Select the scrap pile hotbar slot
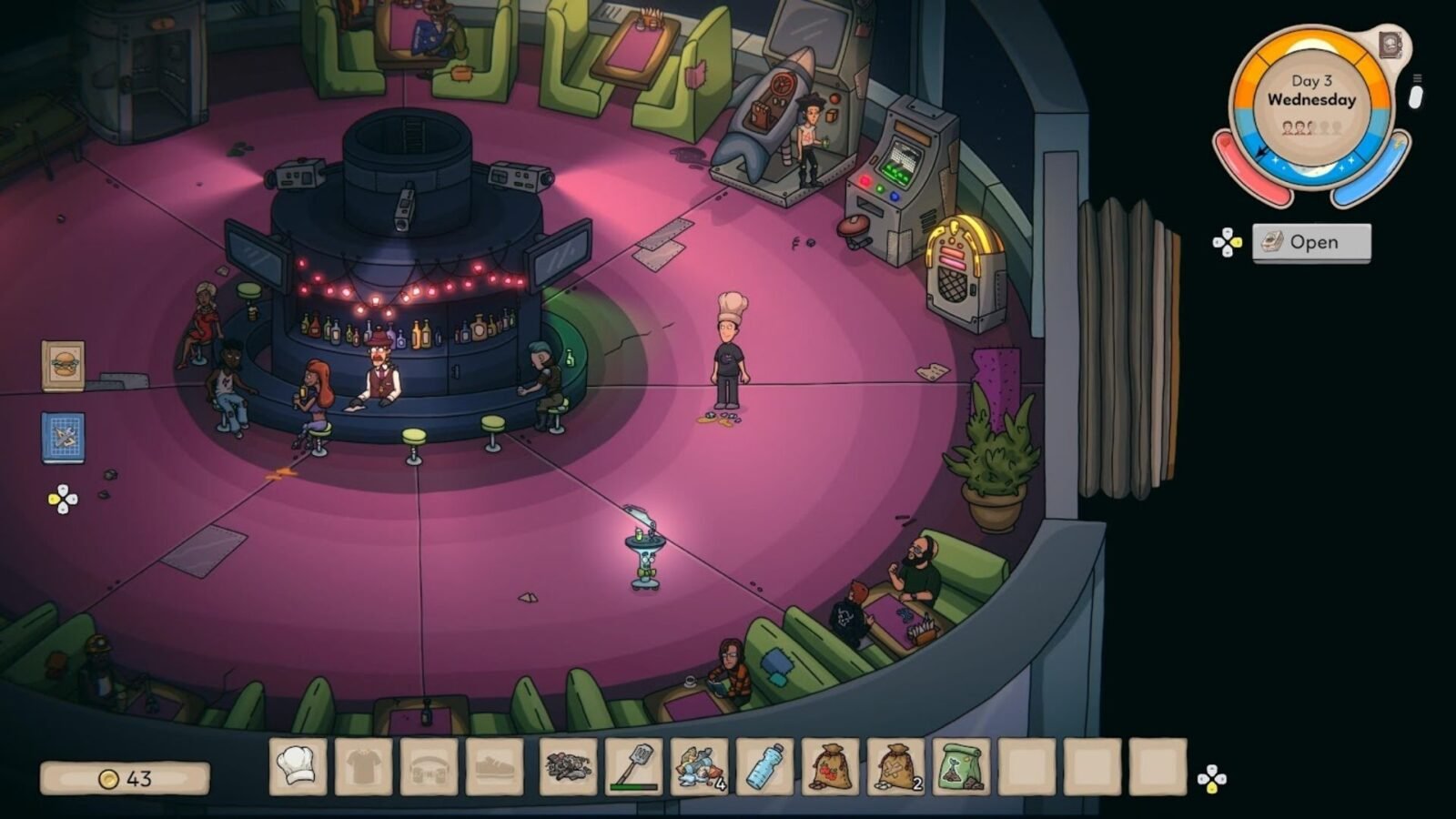Screen dimensions: 1456x819 tap(569, 766)
